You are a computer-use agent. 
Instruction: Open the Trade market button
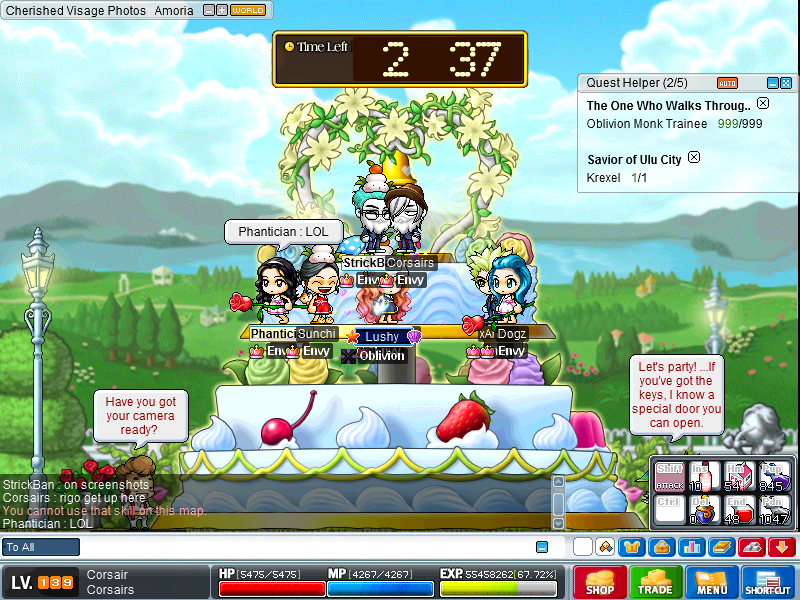click(x=657, y=582)
